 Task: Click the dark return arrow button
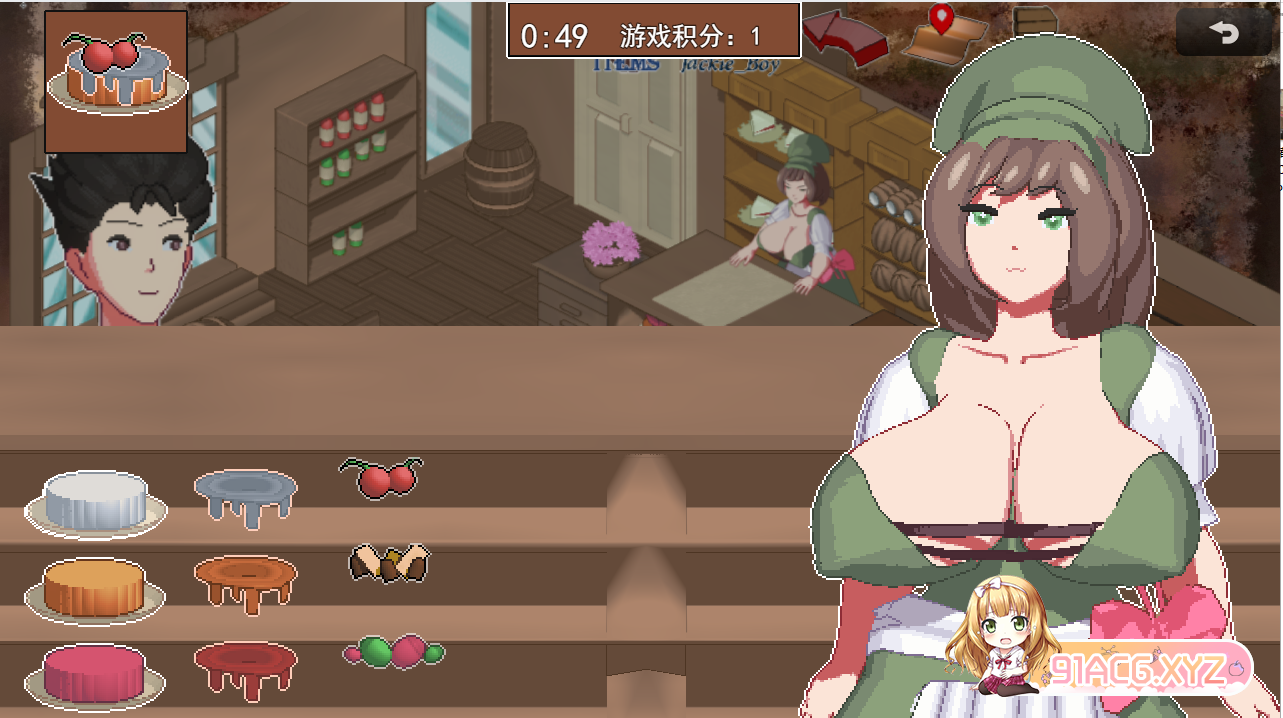click(x=1222, y=33)
